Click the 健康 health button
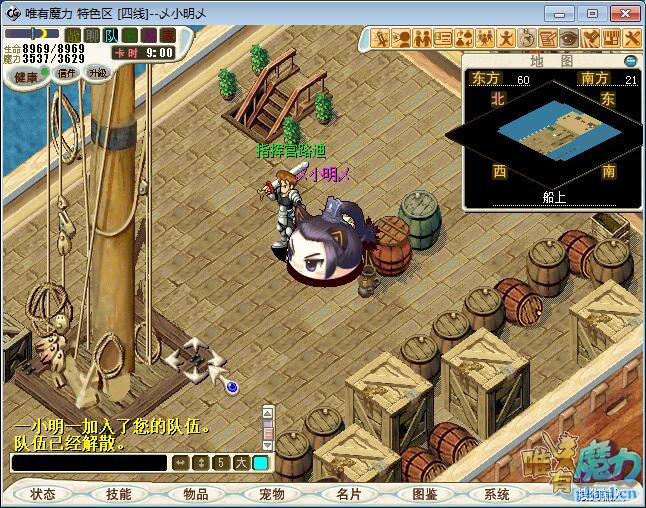 [25, 77]
